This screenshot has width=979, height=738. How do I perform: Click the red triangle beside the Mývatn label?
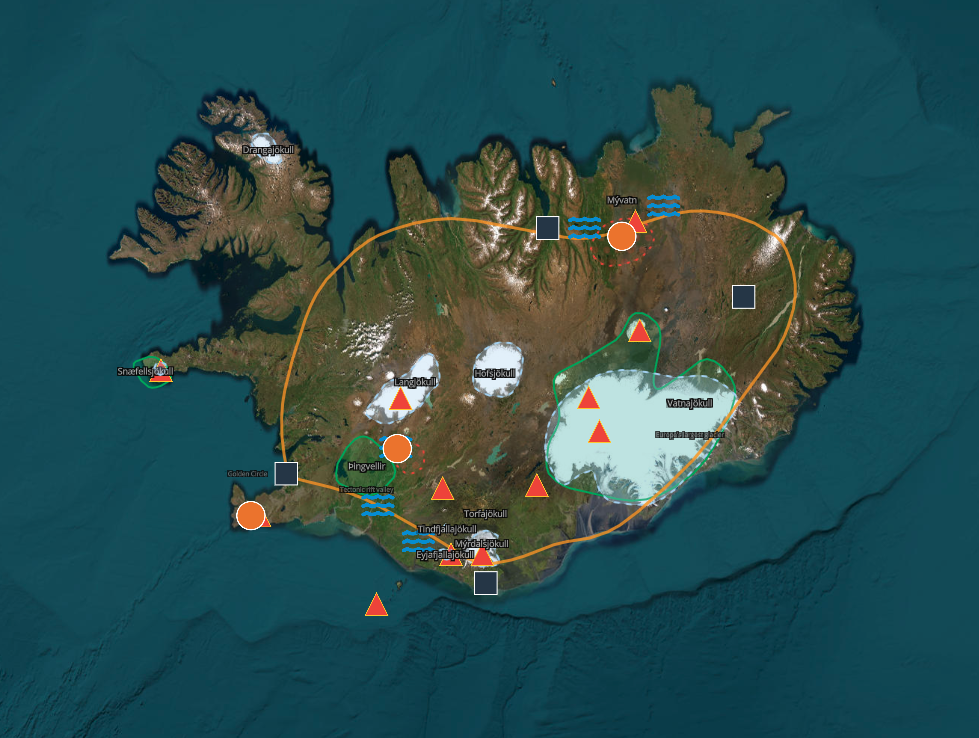click(636, 221)
